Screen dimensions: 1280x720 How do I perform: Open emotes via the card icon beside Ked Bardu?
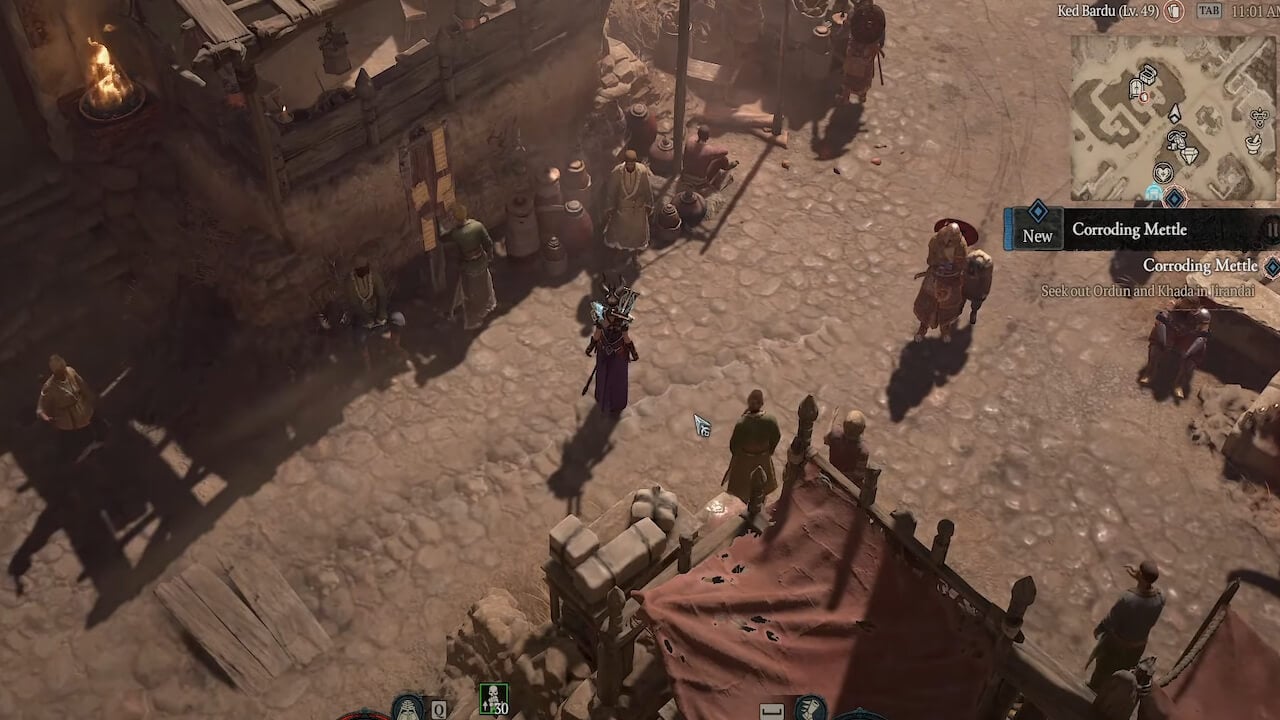click(x=1175, y=12)
